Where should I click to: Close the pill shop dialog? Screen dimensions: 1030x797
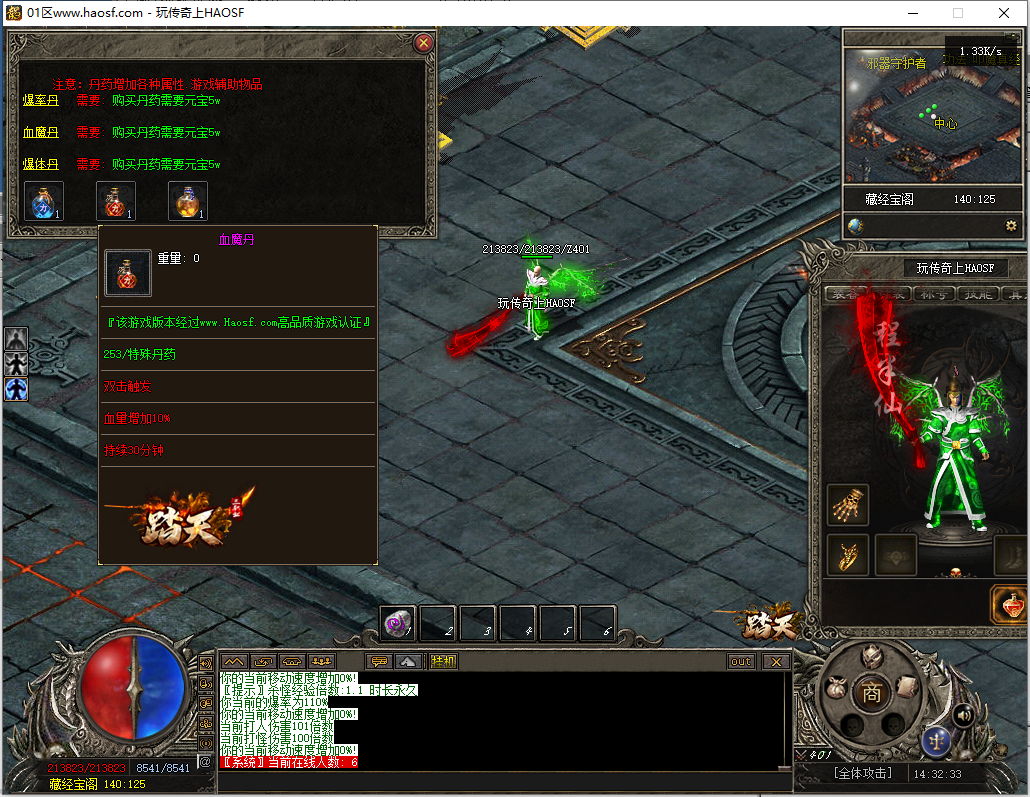423,43
